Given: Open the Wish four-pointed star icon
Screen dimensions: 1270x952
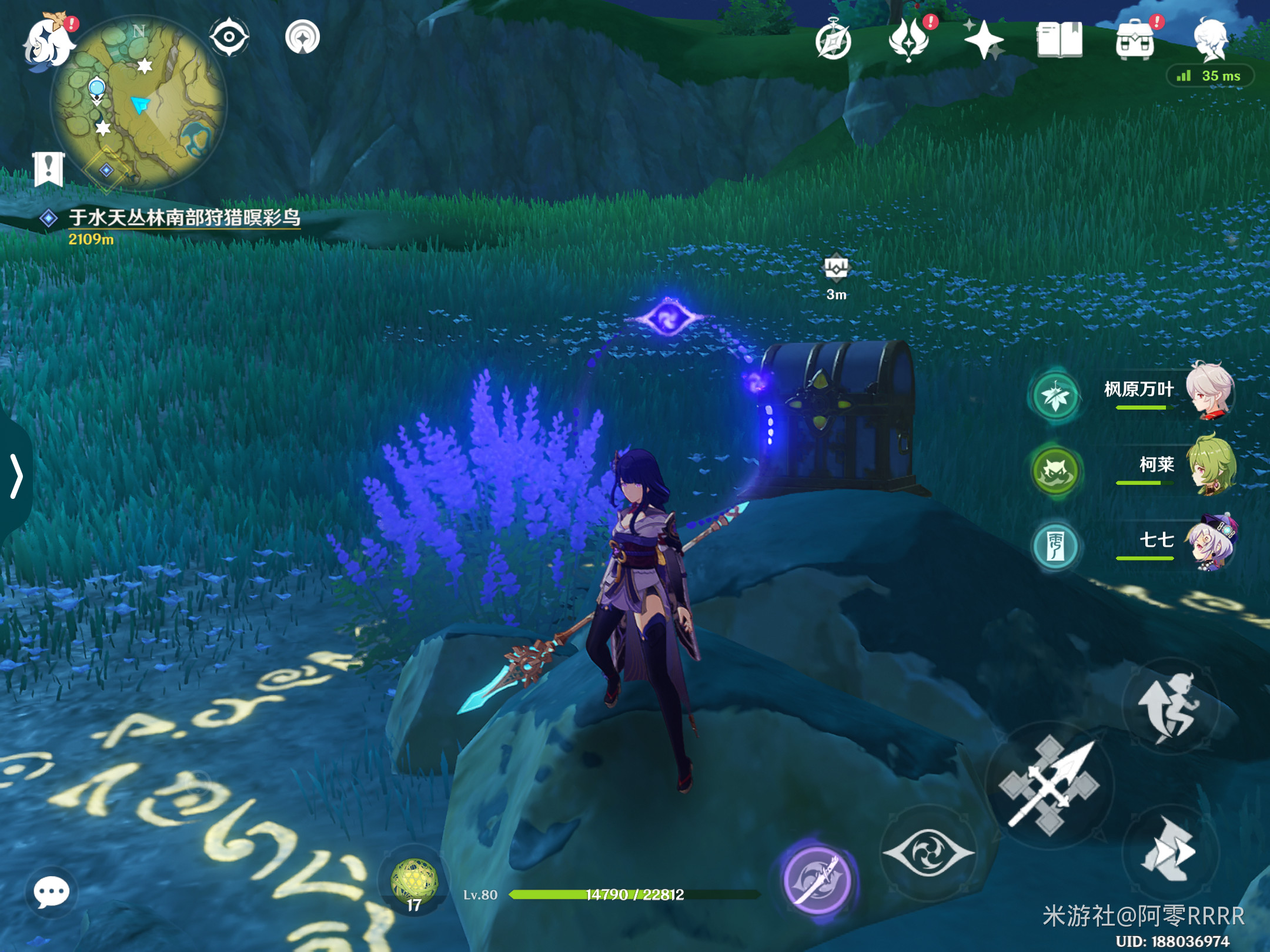Looking at the screenshot, I should 984,40.
